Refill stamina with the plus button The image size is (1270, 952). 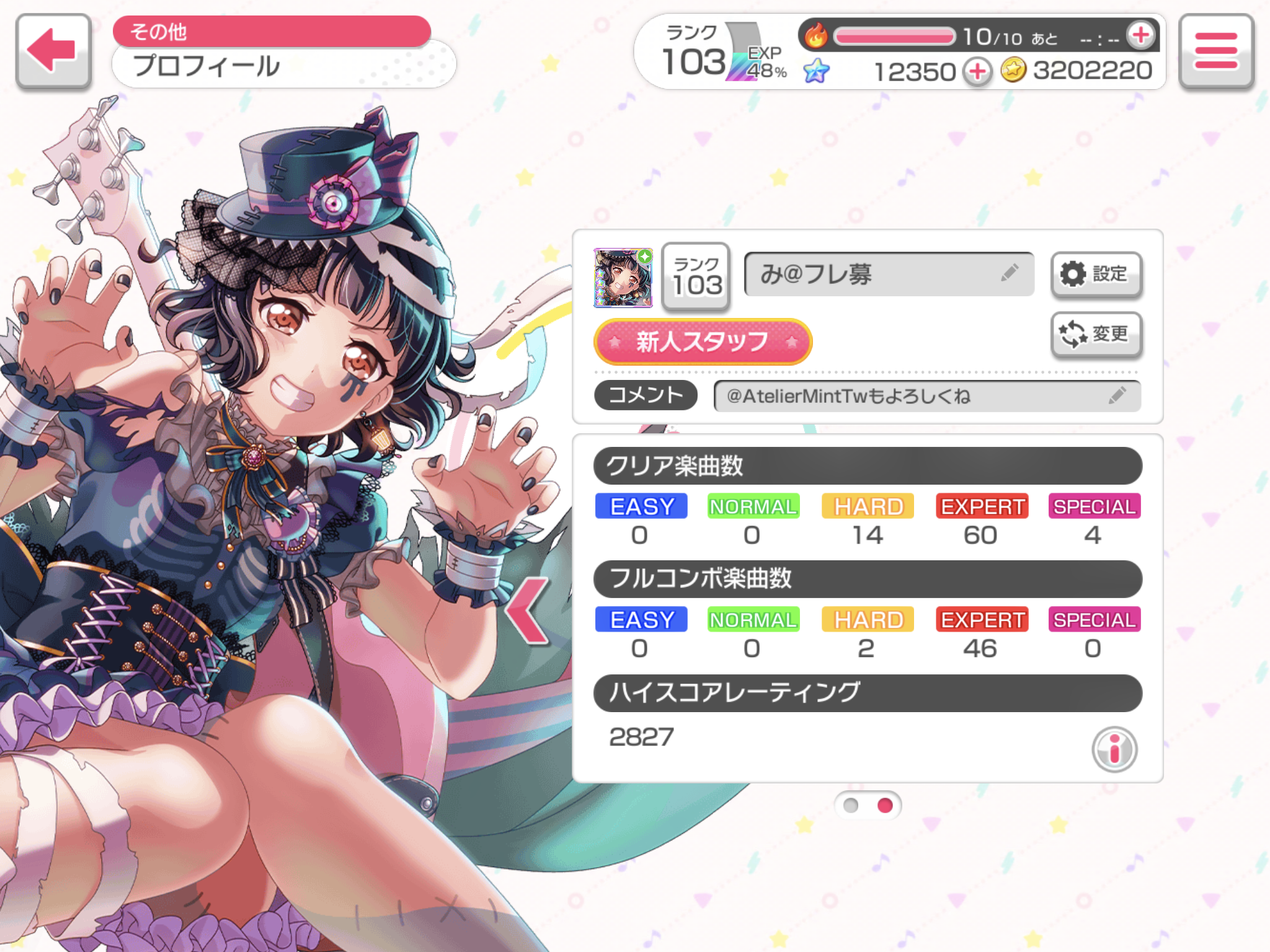coord(1141,36)
